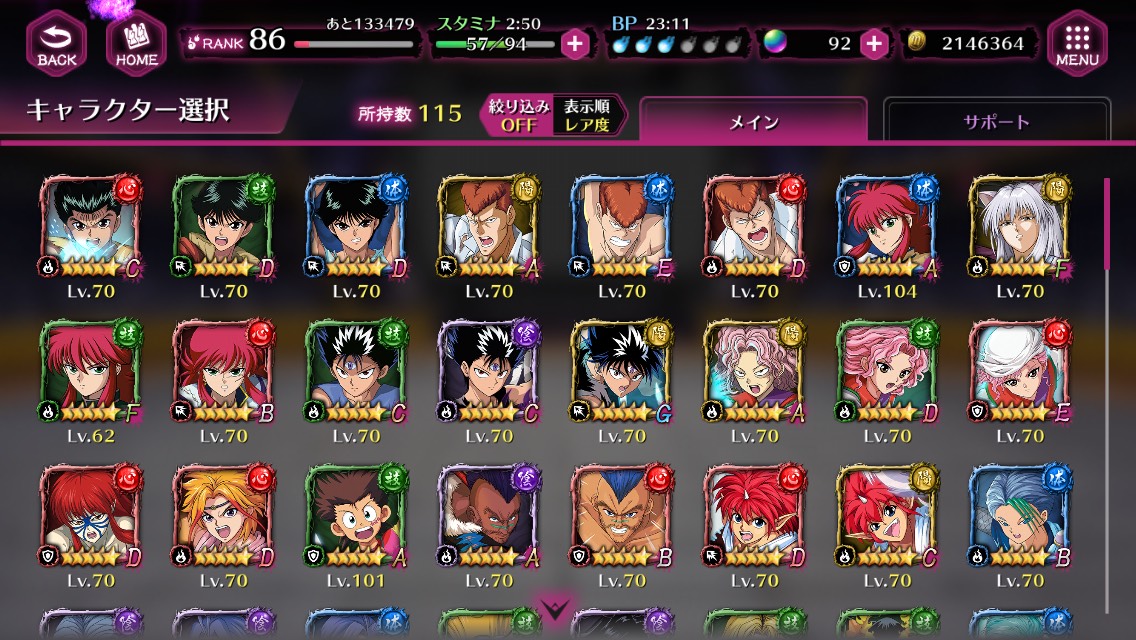
Task: Go back using the BACK button
Action: coord(57,43)
